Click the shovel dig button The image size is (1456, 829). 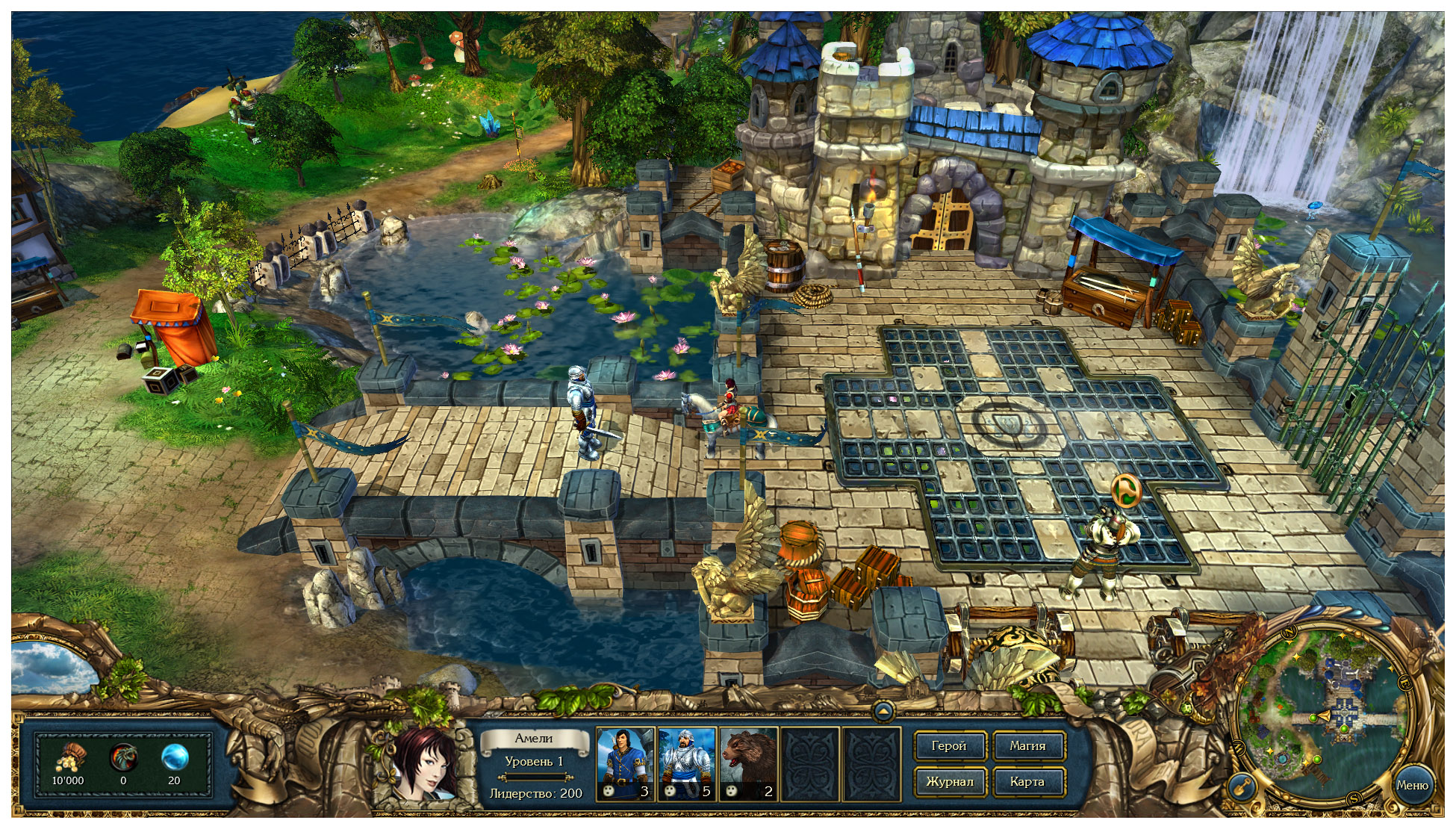pyautogui.click(x=1241, y=786)
